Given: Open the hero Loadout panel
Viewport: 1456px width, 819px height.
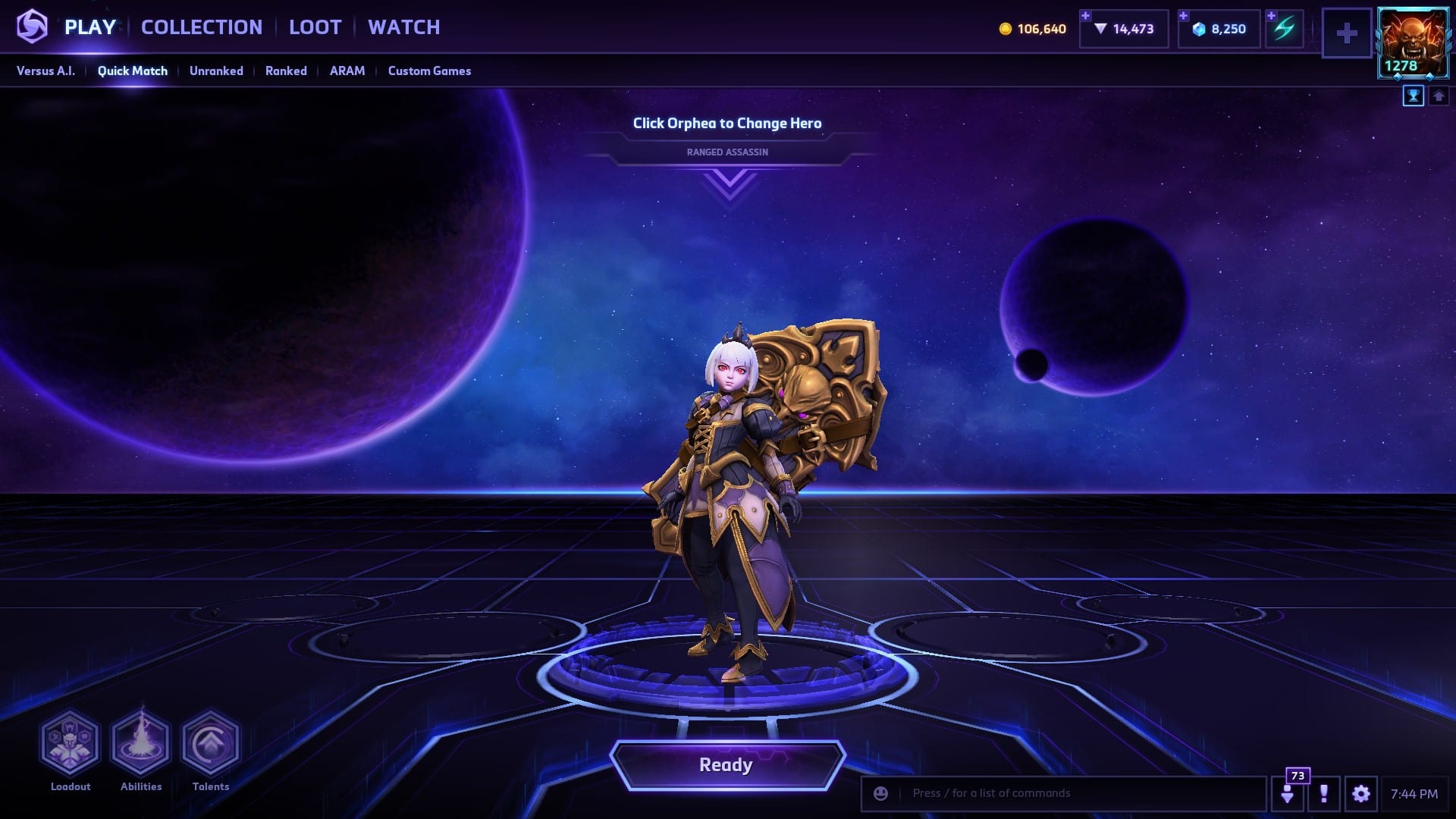Looking at the screenshot, I should [70, 743].
